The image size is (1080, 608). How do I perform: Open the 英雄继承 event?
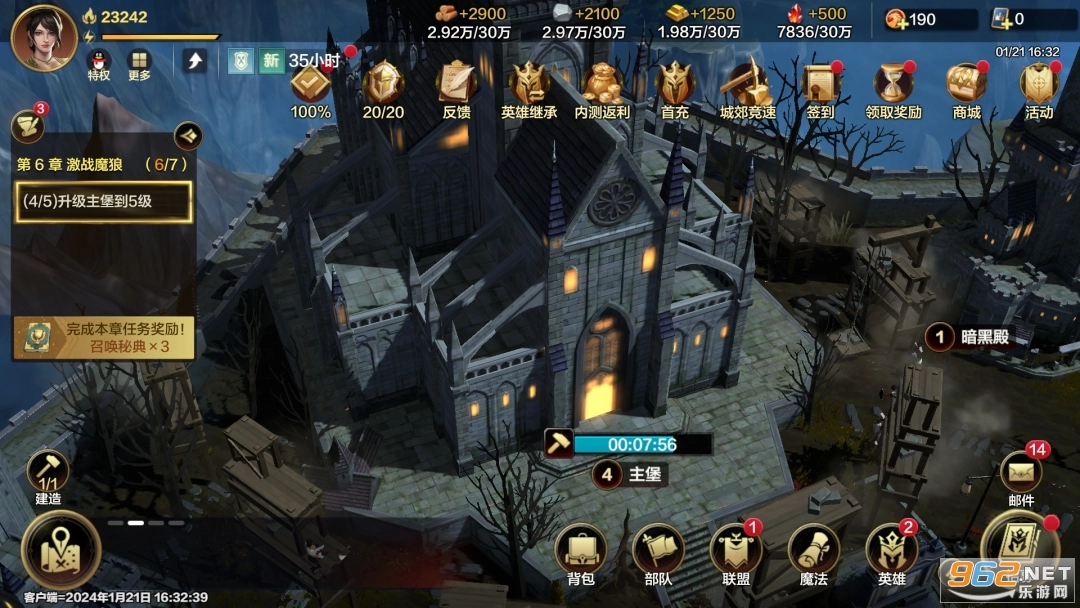click(x=529, y=84)
